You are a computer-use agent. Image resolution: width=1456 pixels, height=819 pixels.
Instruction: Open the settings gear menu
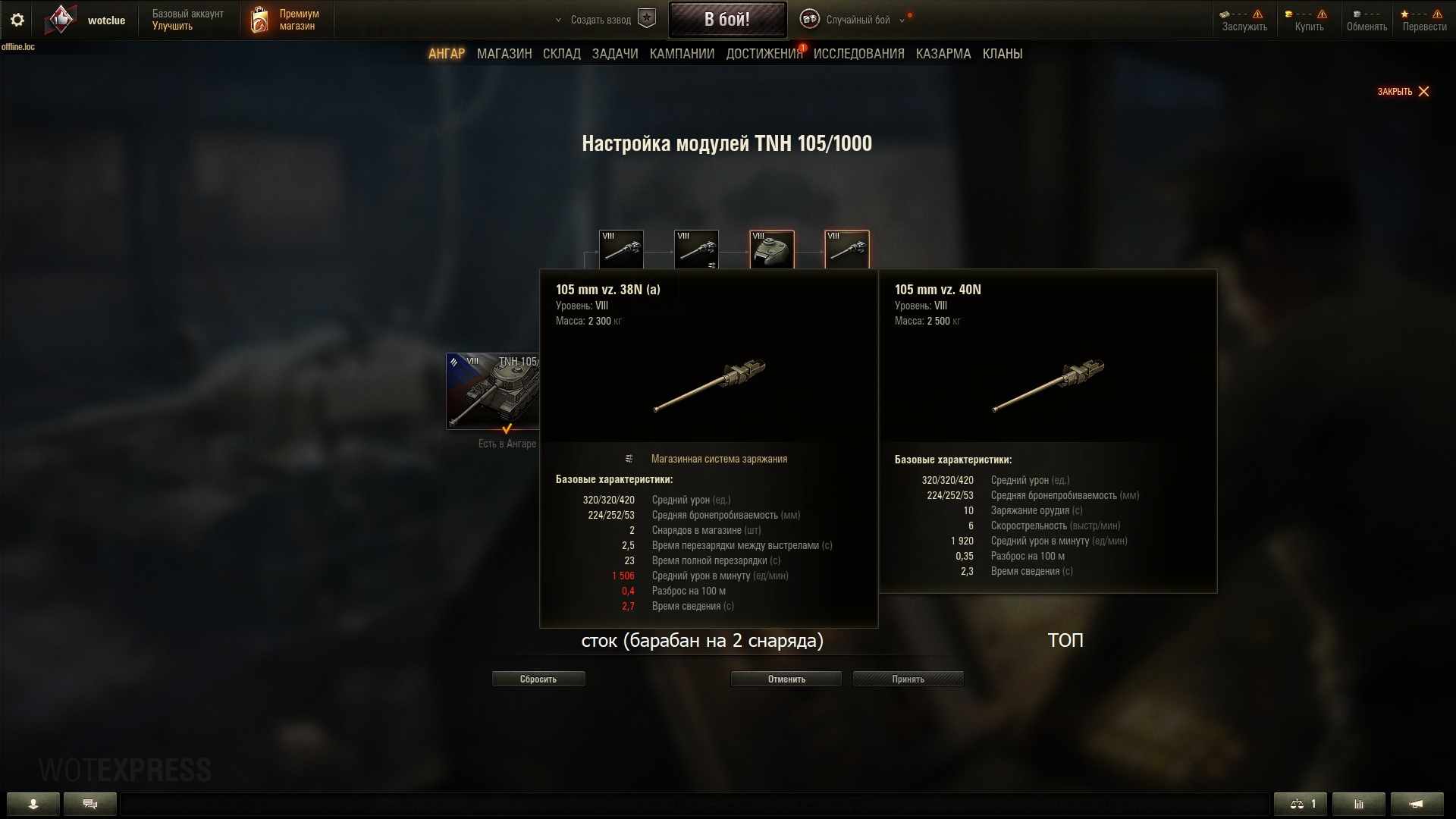click(x=17, y=20)
